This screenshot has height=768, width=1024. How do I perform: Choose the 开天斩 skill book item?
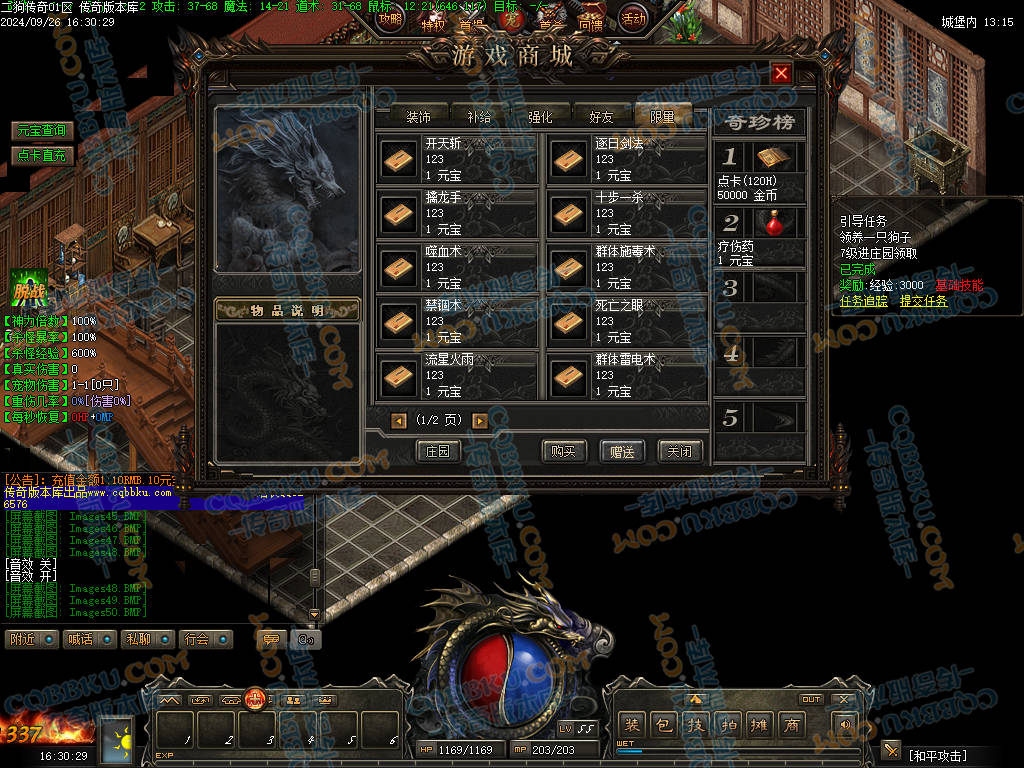coord(399,159)
